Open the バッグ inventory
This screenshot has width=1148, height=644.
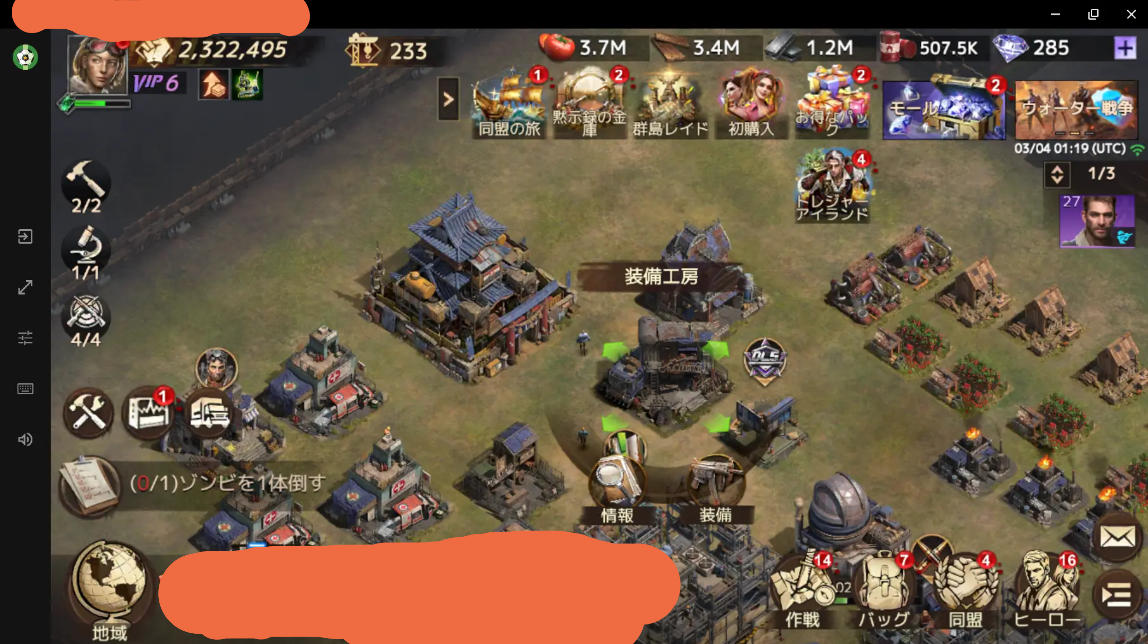(x=883, y=588)
